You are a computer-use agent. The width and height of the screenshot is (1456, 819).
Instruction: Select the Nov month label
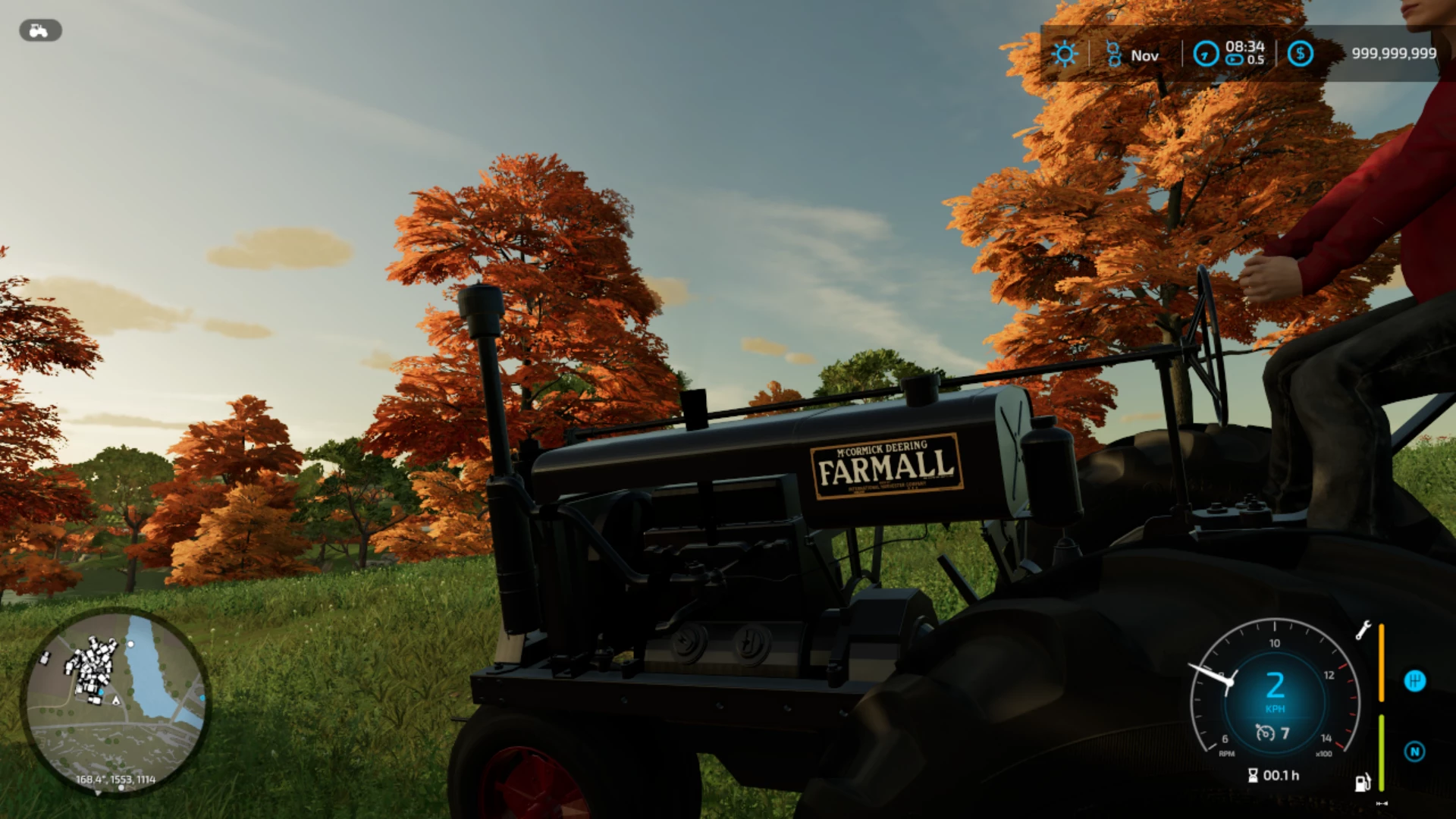point(1145,55)
